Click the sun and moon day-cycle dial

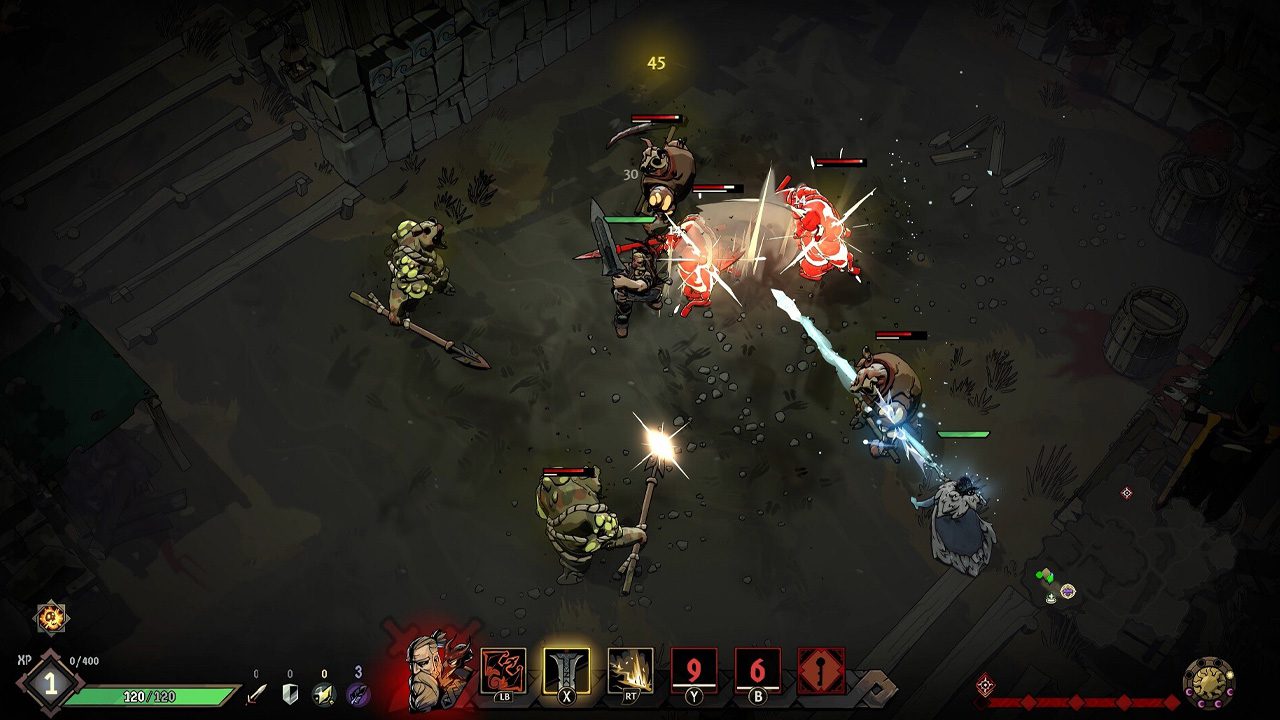click(1208, 683)
